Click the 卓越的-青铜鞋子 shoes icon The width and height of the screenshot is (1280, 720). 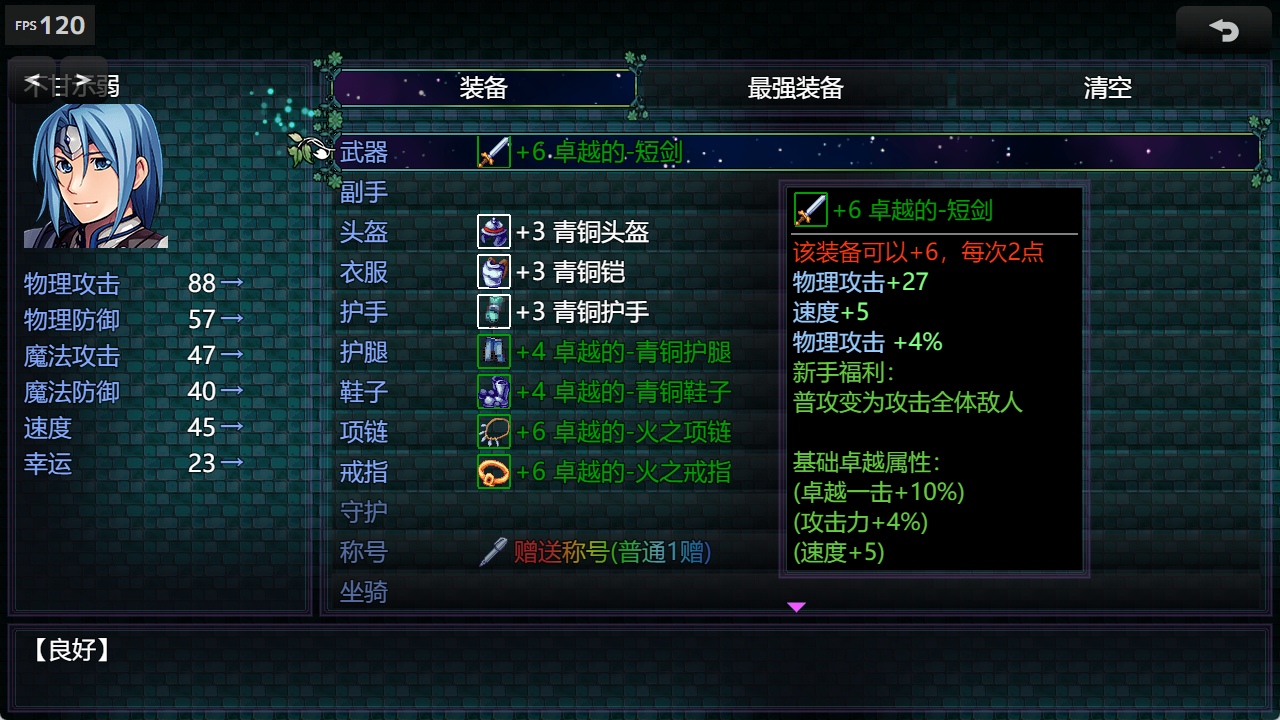tap(493, 391)
